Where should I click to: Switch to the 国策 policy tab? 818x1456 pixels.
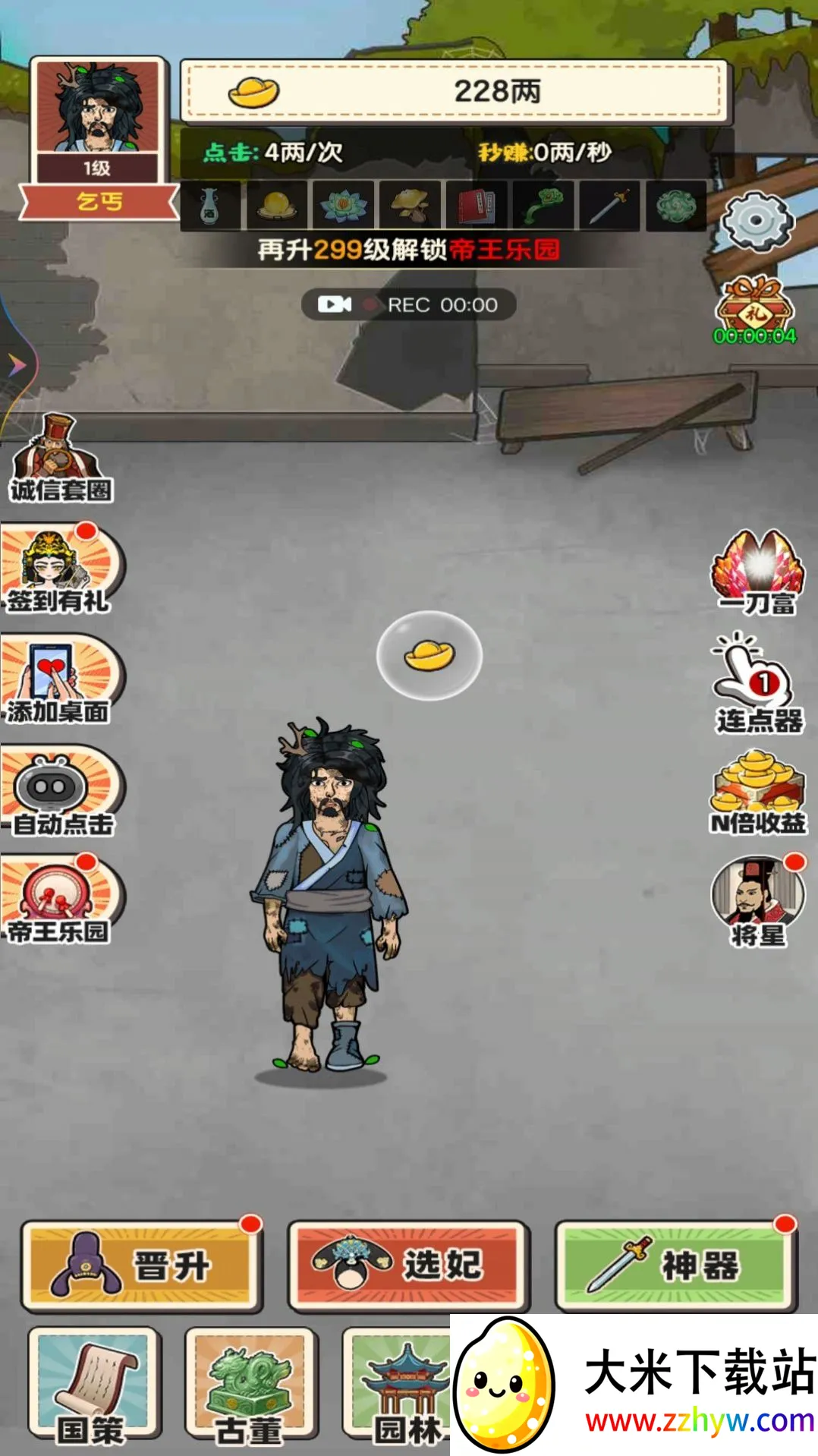click(x=94, y=1385)
